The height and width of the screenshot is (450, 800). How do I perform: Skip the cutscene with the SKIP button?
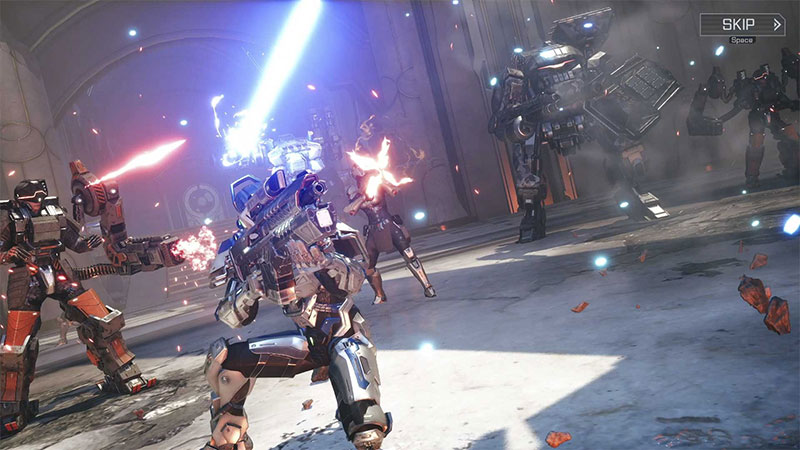[742, 24]
